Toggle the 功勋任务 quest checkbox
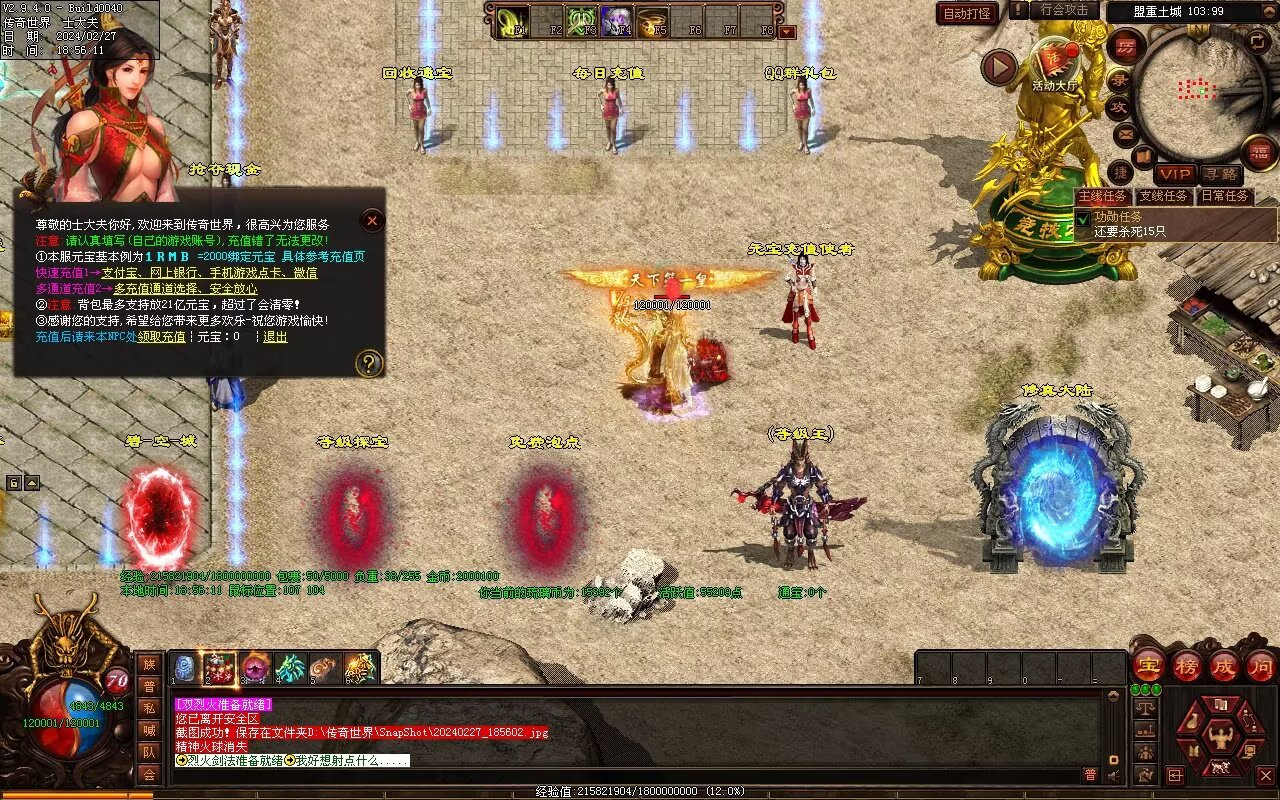 point(1082,217)
